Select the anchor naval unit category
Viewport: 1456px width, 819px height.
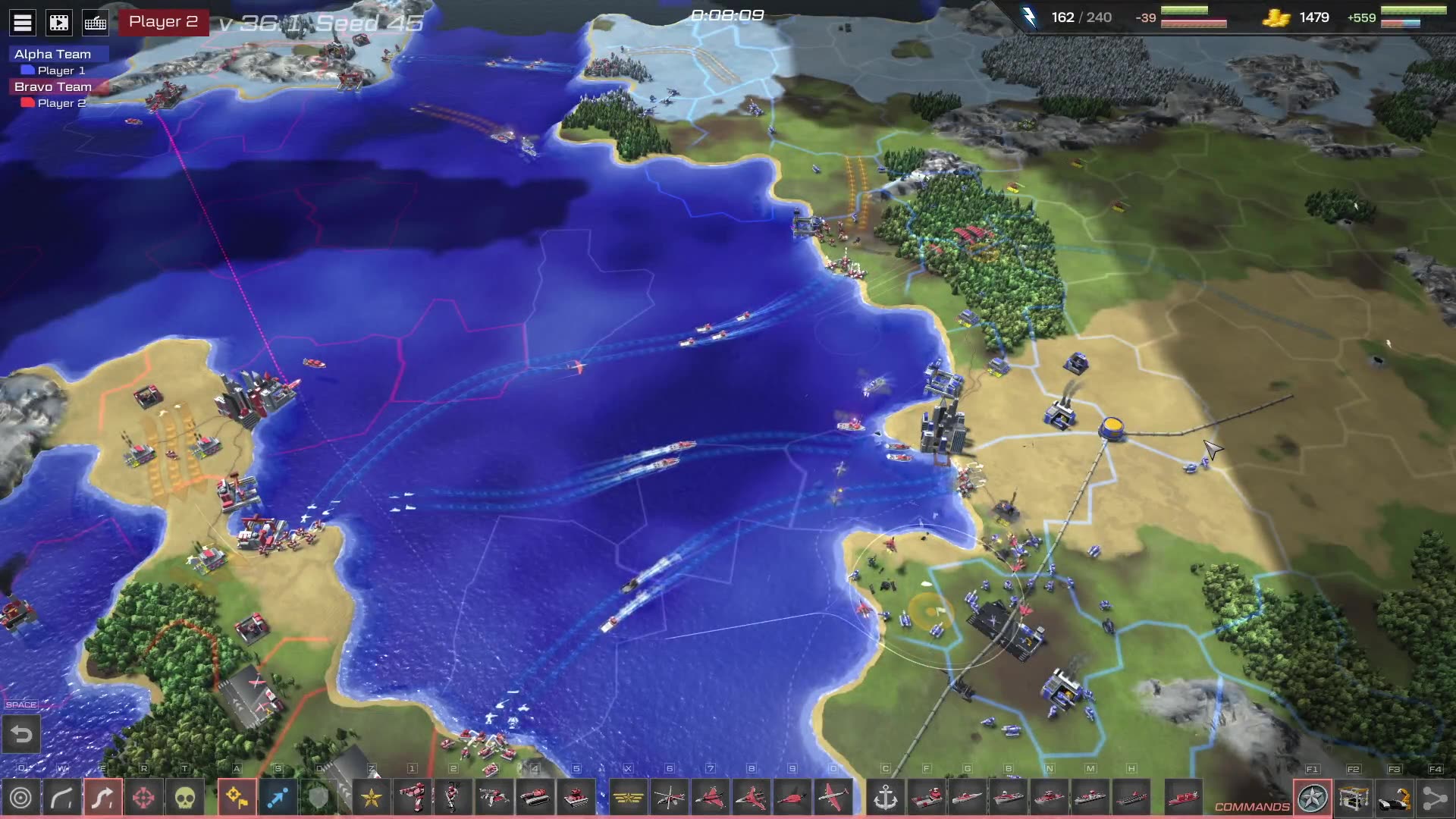[886, 798]
